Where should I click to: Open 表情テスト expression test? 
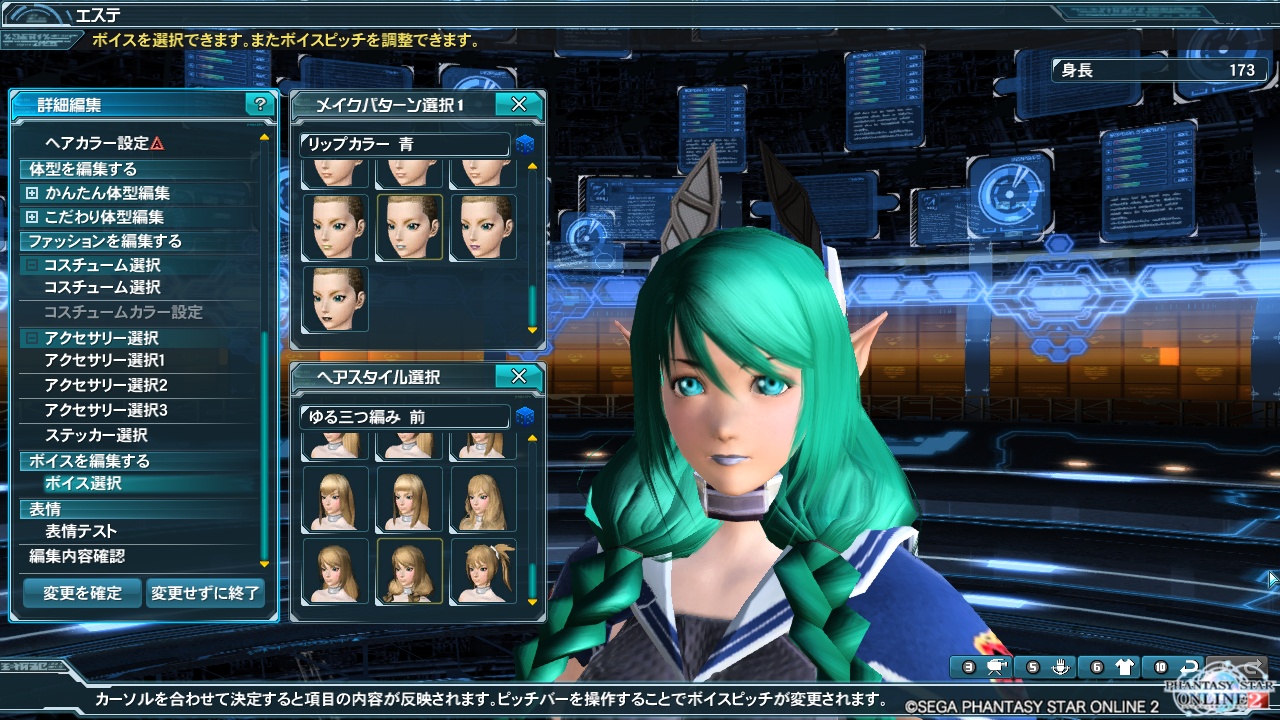click(x=81, y=531)
